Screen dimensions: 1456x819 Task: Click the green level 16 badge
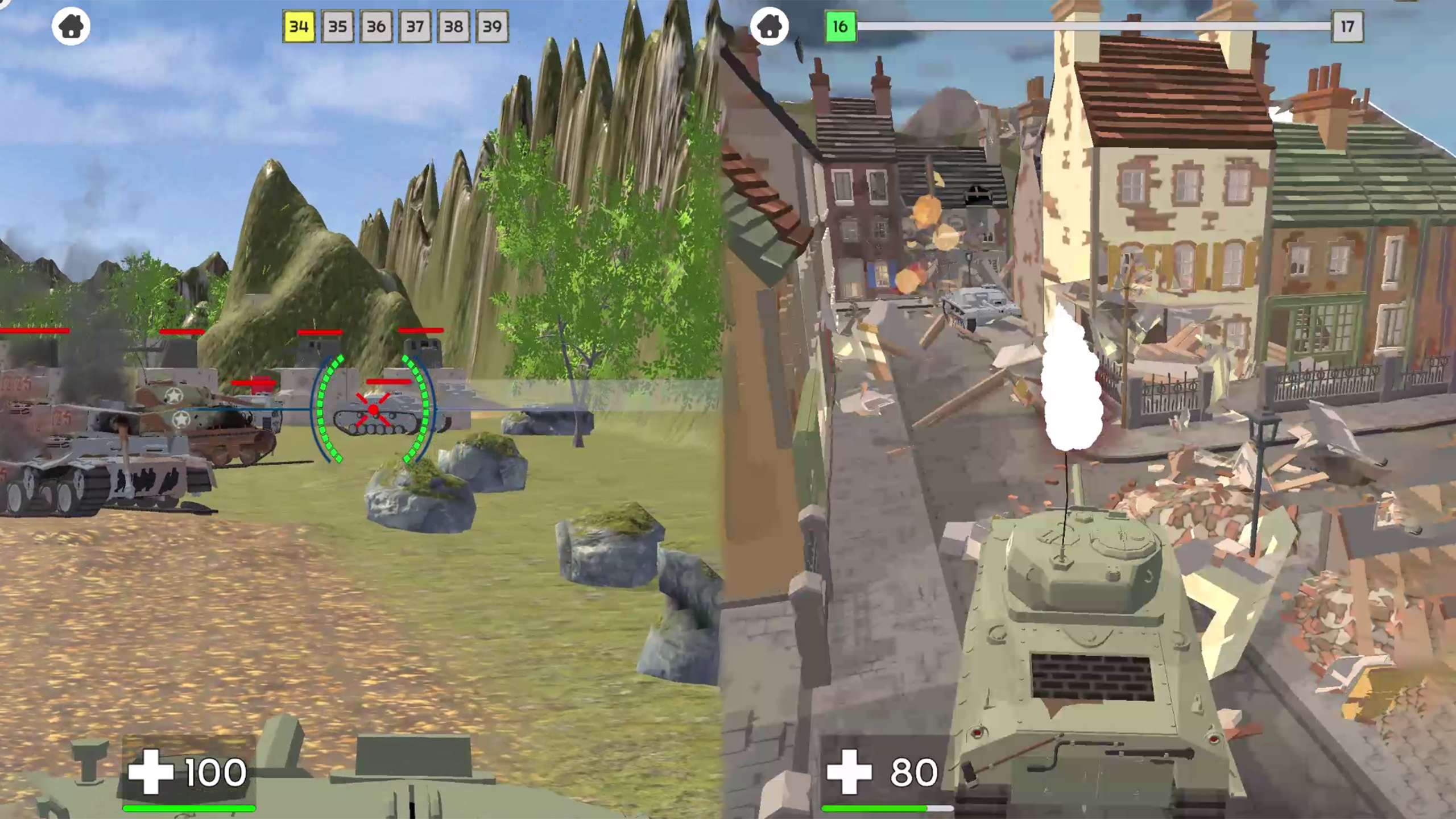(841, 25)
